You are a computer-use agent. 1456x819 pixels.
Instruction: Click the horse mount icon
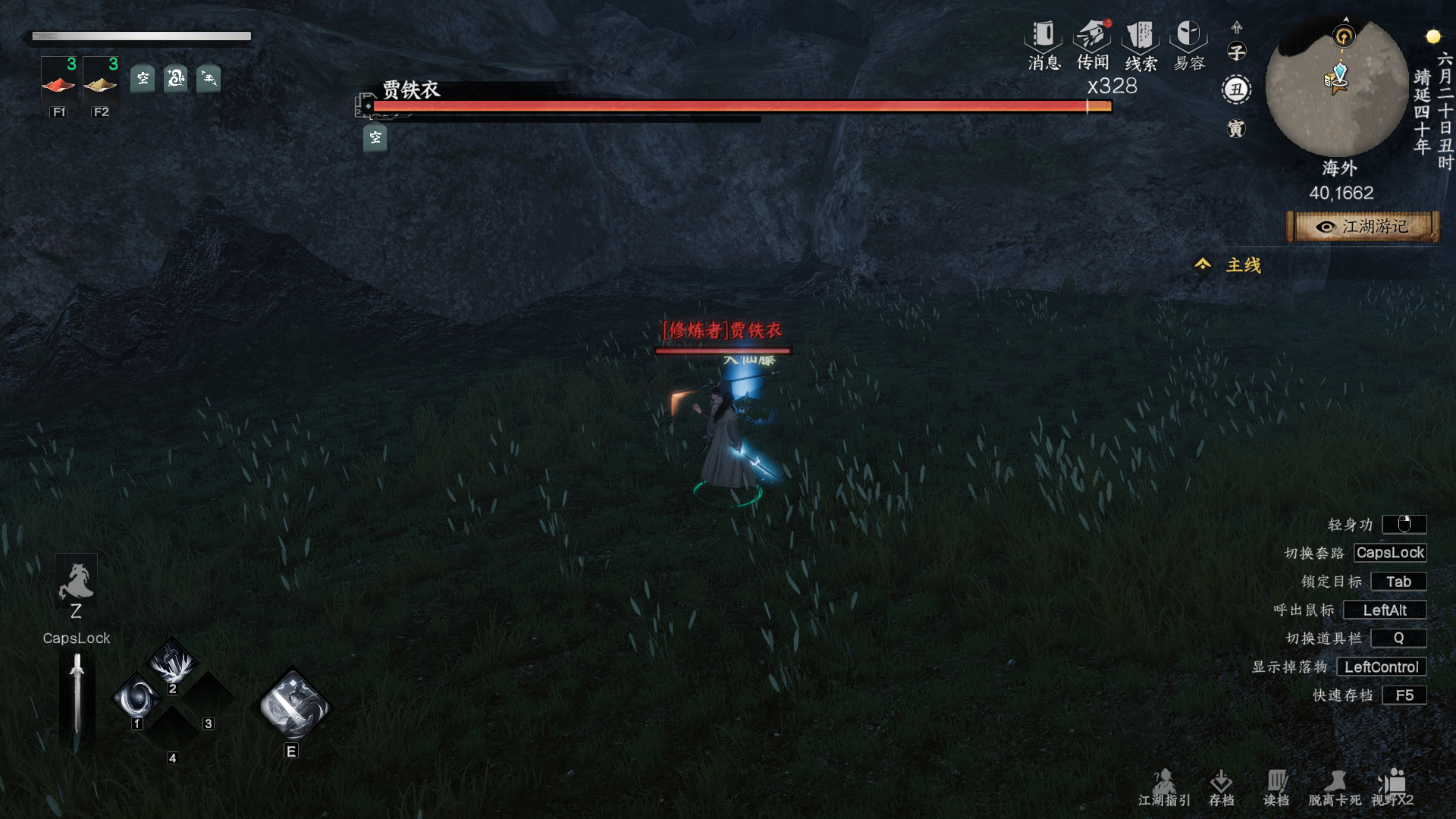pyautogui.click(x=76, y=582)
